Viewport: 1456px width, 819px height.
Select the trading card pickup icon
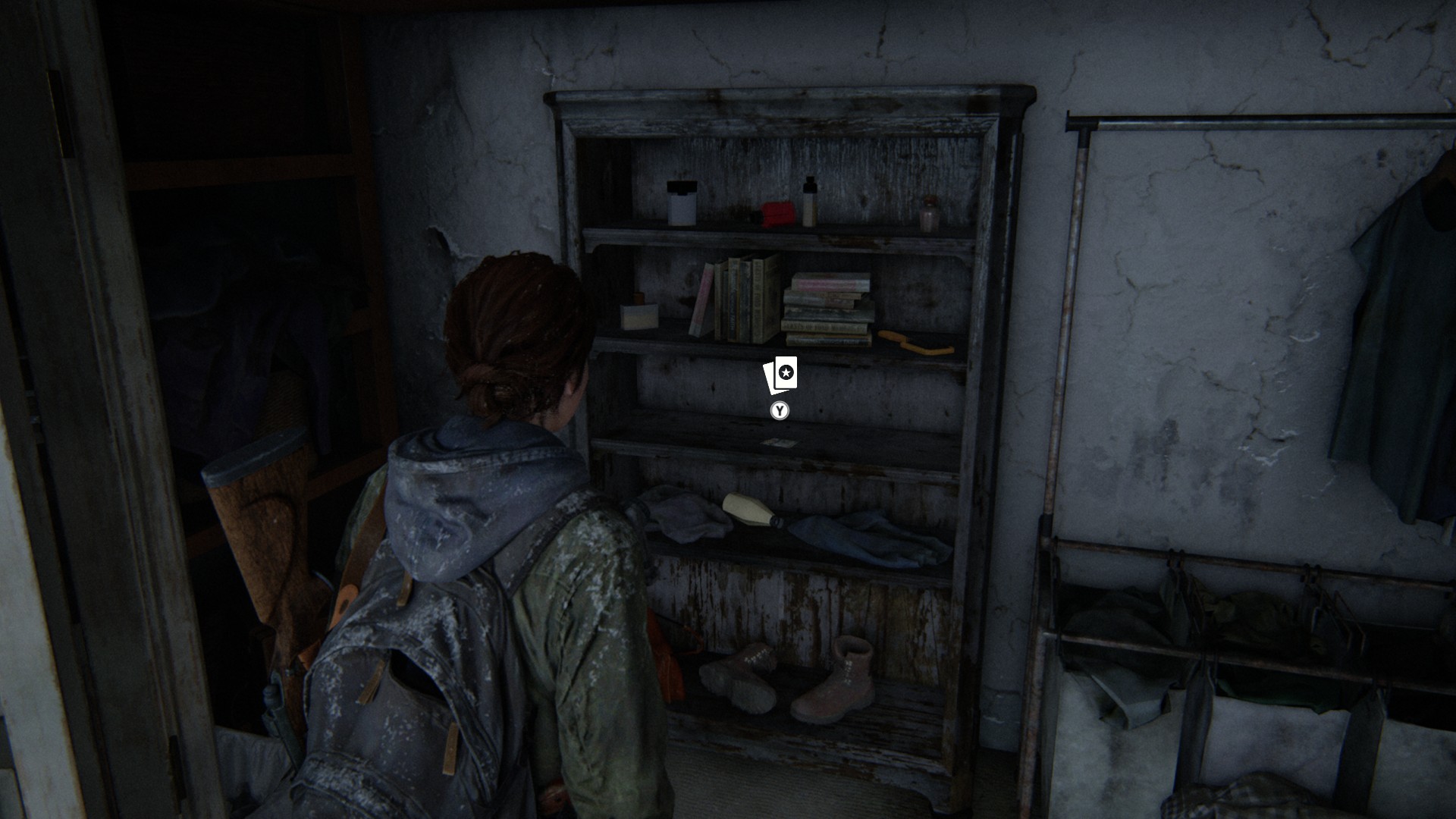point(780,375)
